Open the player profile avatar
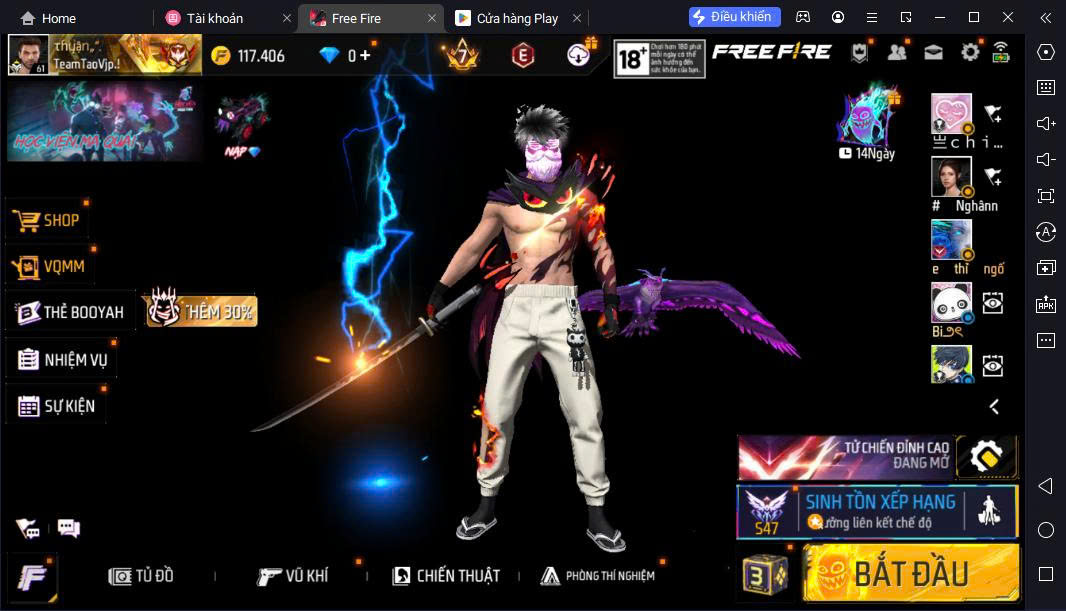 pyautogui.click(x=28, y=55)
